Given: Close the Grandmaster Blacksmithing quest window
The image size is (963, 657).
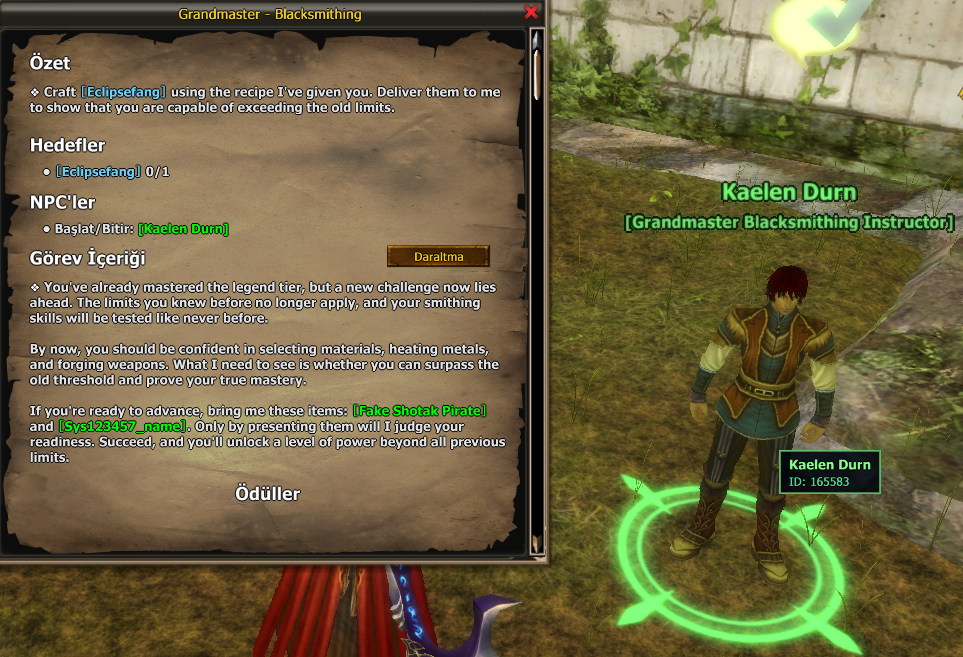Looking at the screenshot, I should (x=531, y=13).
